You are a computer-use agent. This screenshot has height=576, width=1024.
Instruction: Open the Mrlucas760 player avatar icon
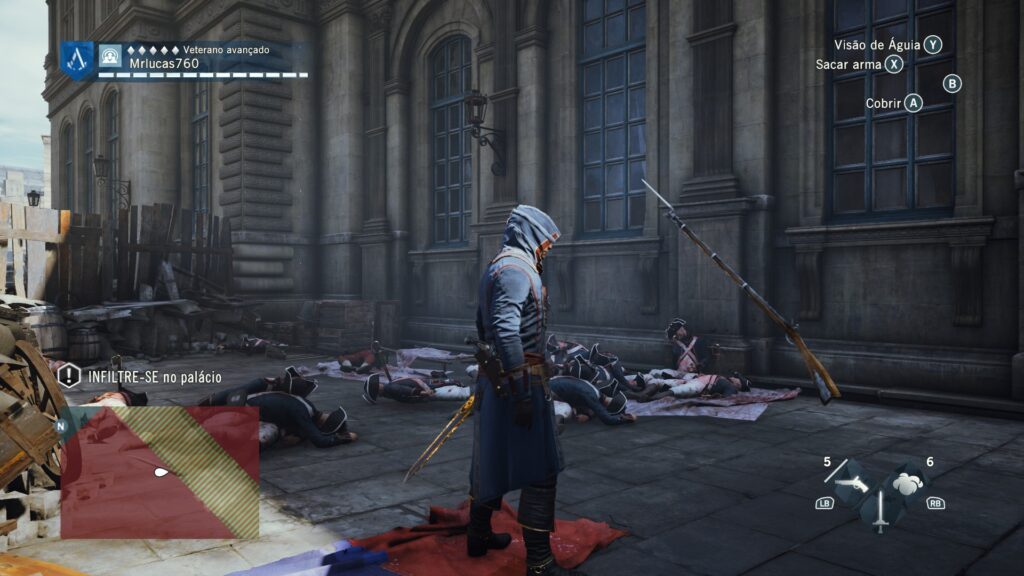pyautogui.click(x=111, y=56)
